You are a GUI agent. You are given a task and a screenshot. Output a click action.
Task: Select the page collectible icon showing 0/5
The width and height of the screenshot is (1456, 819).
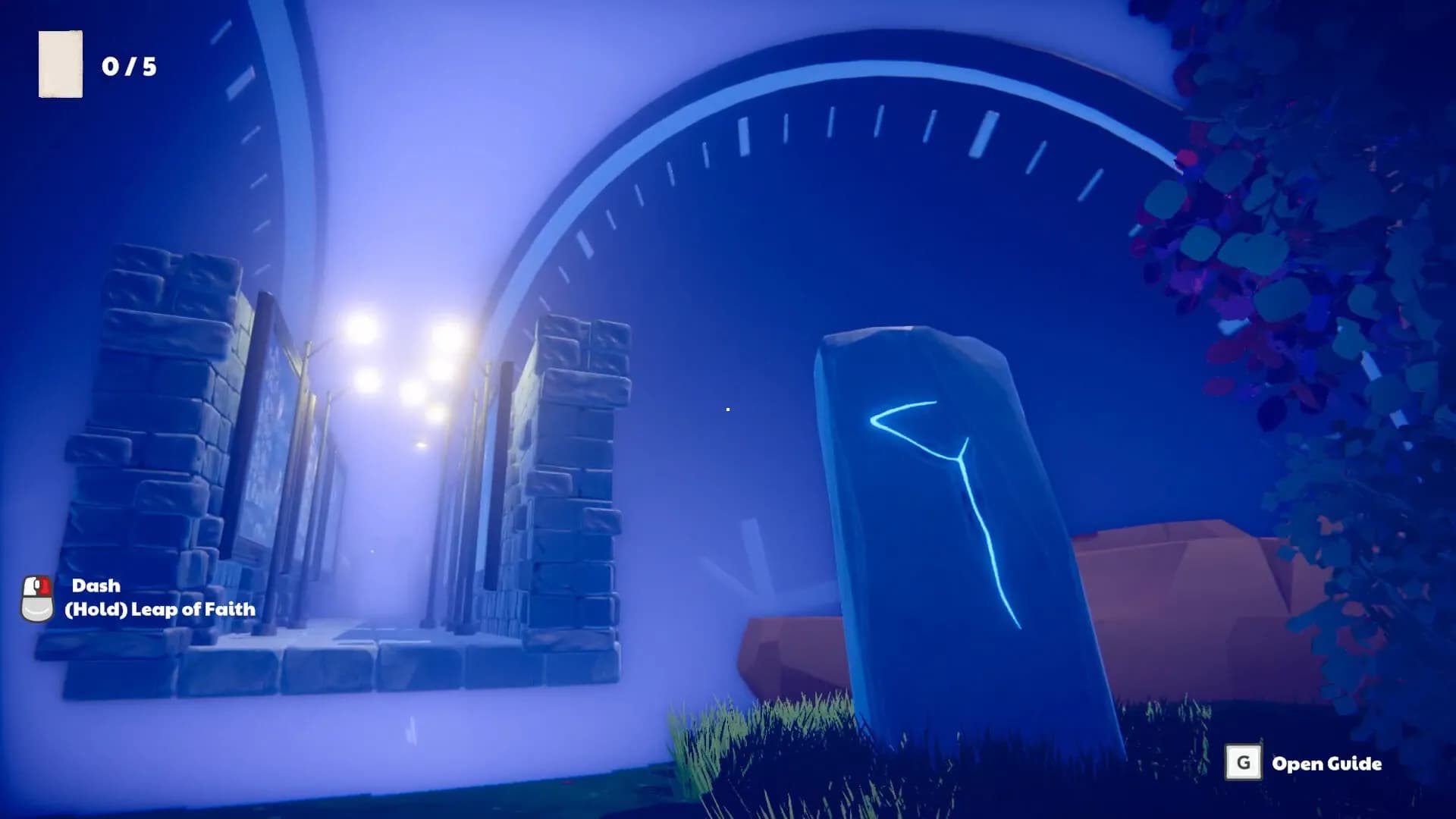point(61,63)
